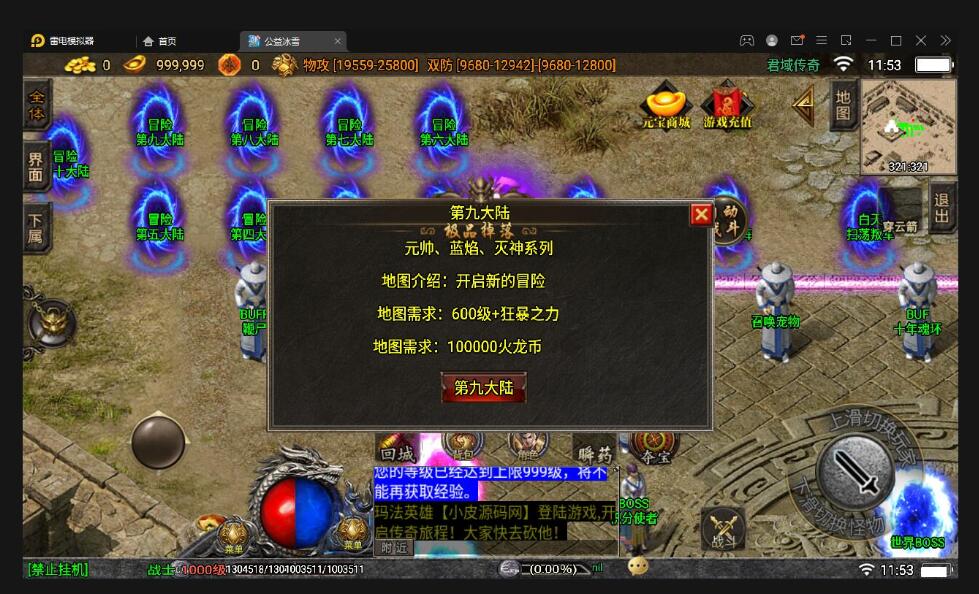Open the 夺宝 treasure icon

(656, 446)
